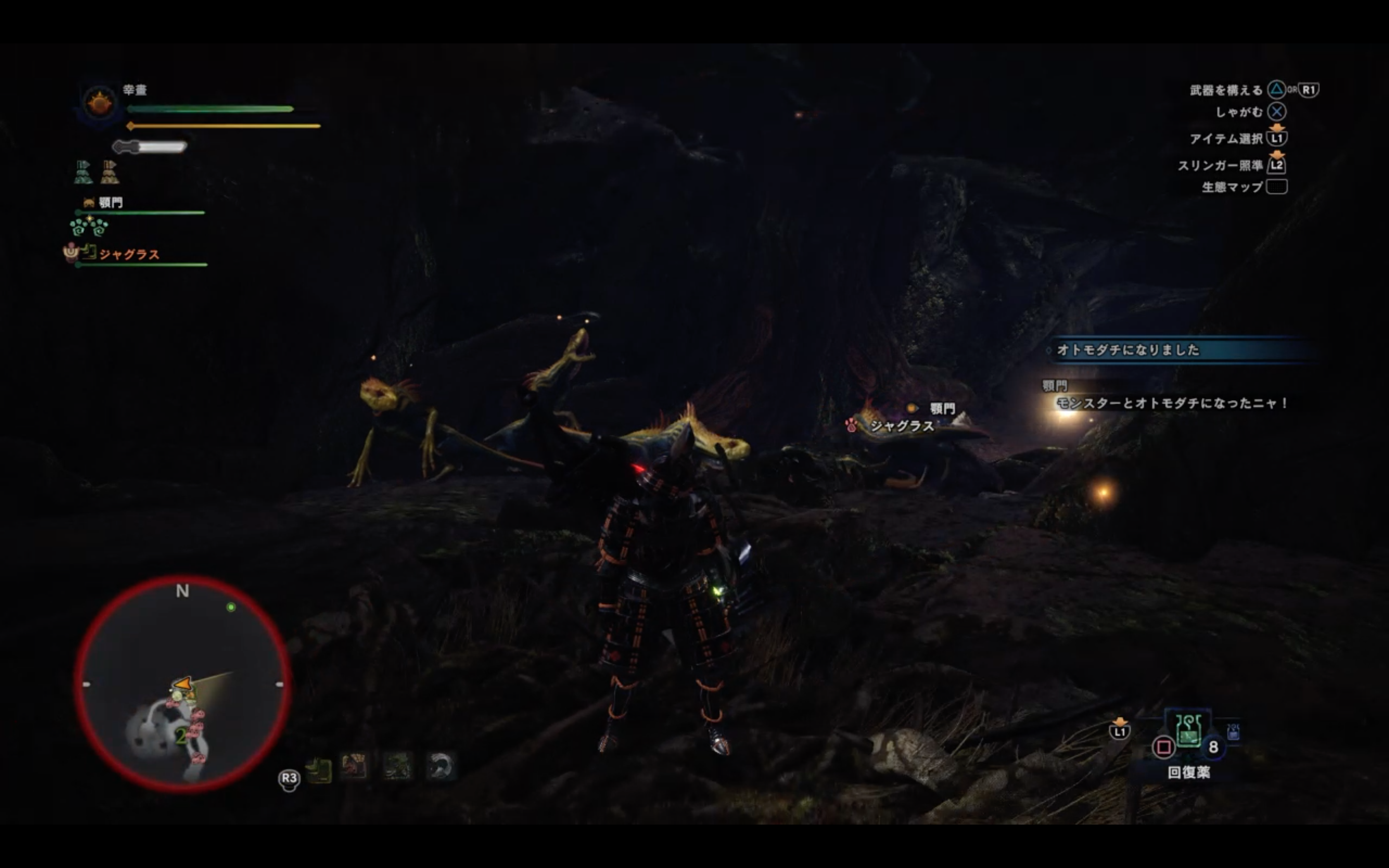Click the orange player arrow on the minimap
The width and height of the screenshot is (1389, 868).
[183, 684]
